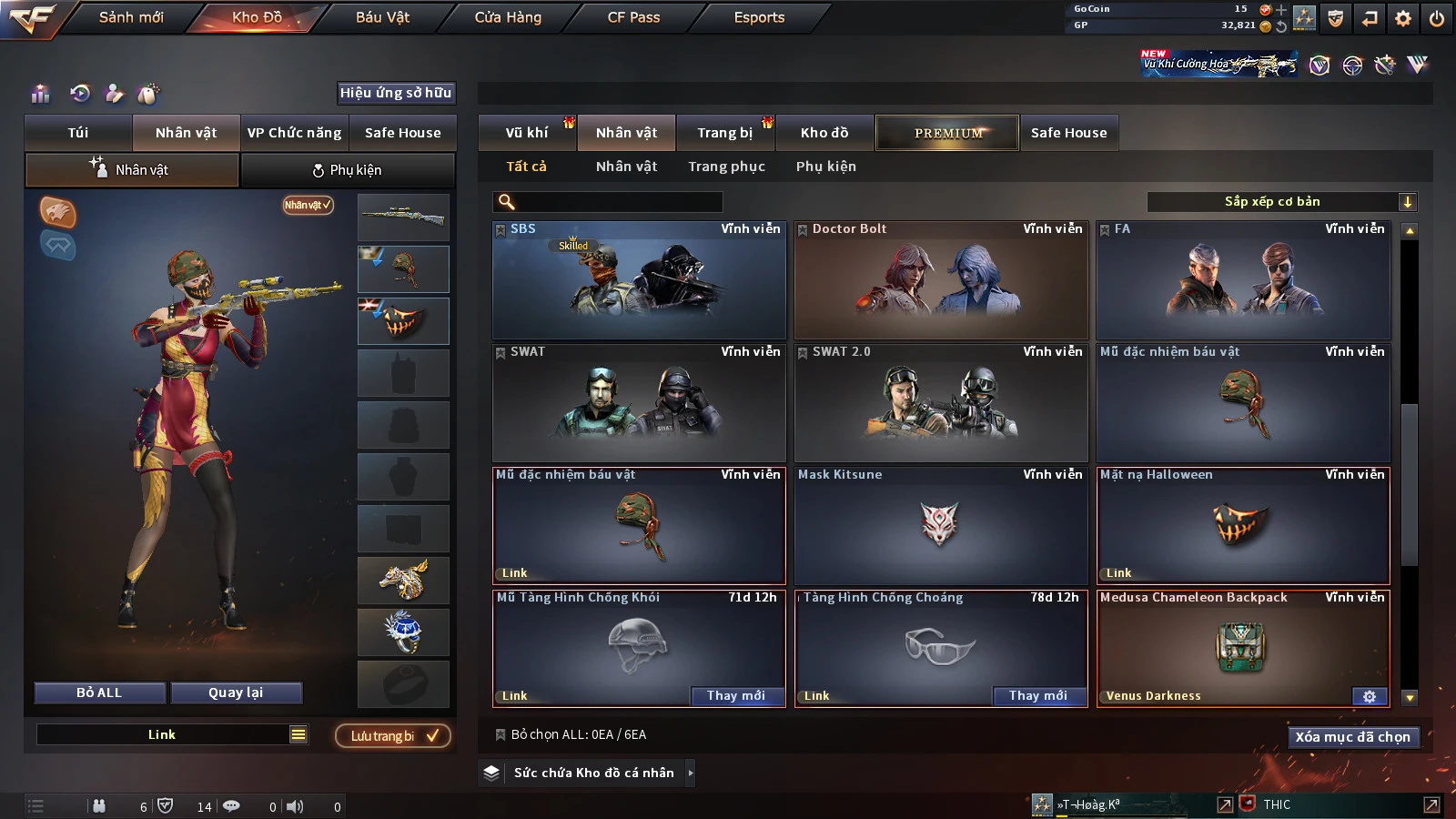This screenshot has height=819, width=1456.
Task: Select the Doctor Bolt character card
Action: pyautogui.click(x=941, y=280)
